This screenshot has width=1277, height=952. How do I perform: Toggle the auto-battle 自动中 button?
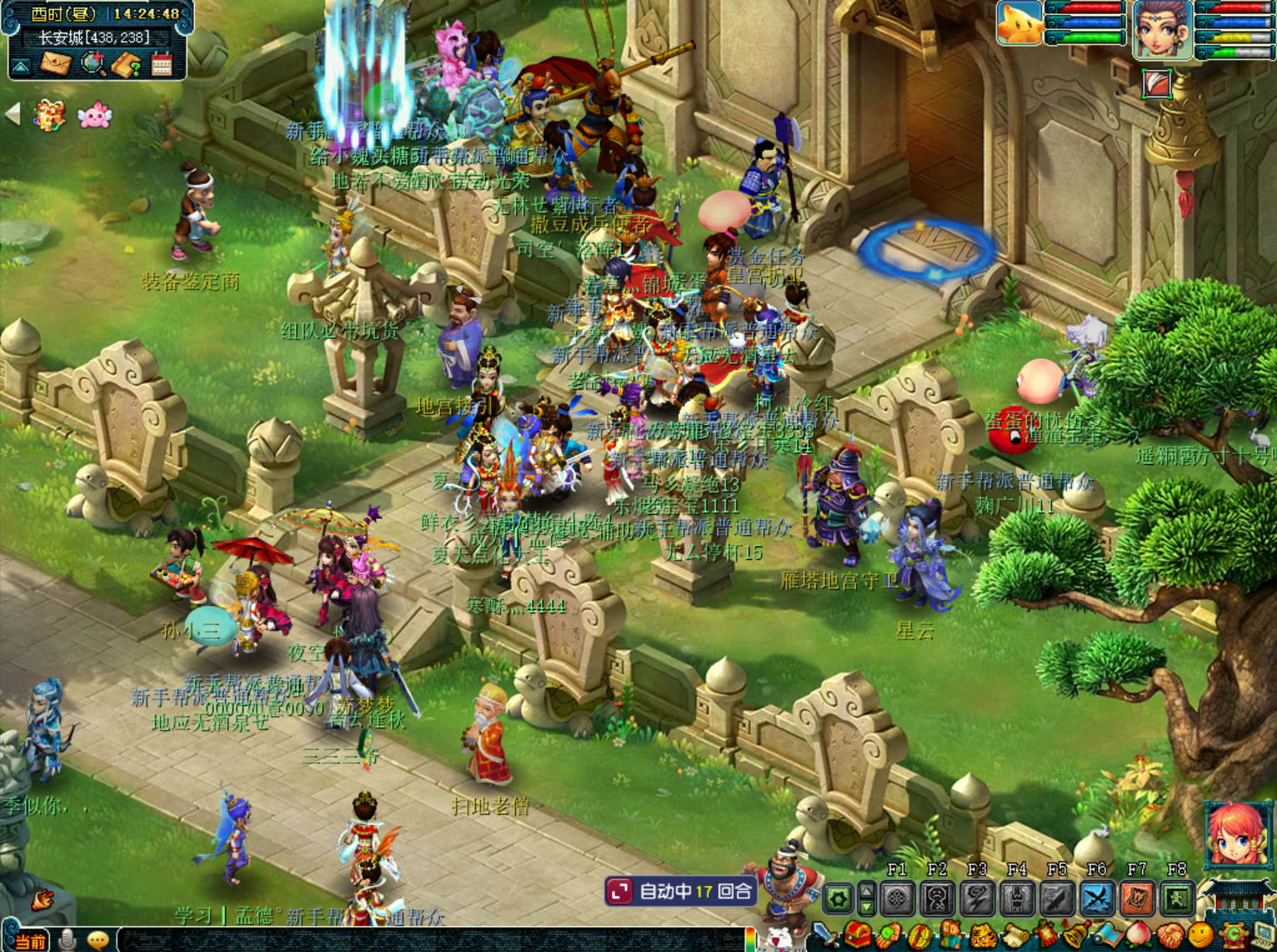pyautogui.click(x=681, y=891)
